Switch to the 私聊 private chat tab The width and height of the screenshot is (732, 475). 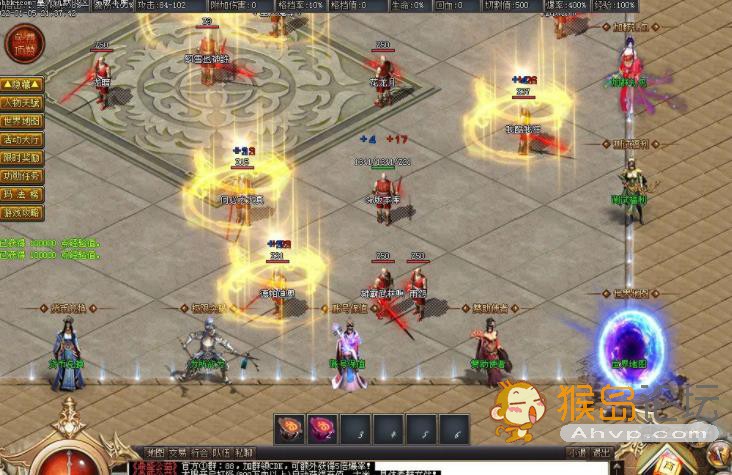245,452
